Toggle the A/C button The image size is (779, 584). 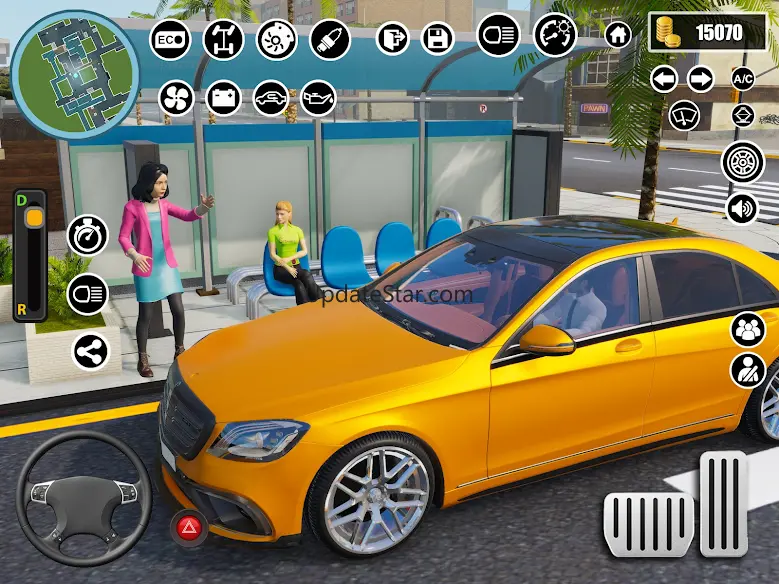click(743, 78)
